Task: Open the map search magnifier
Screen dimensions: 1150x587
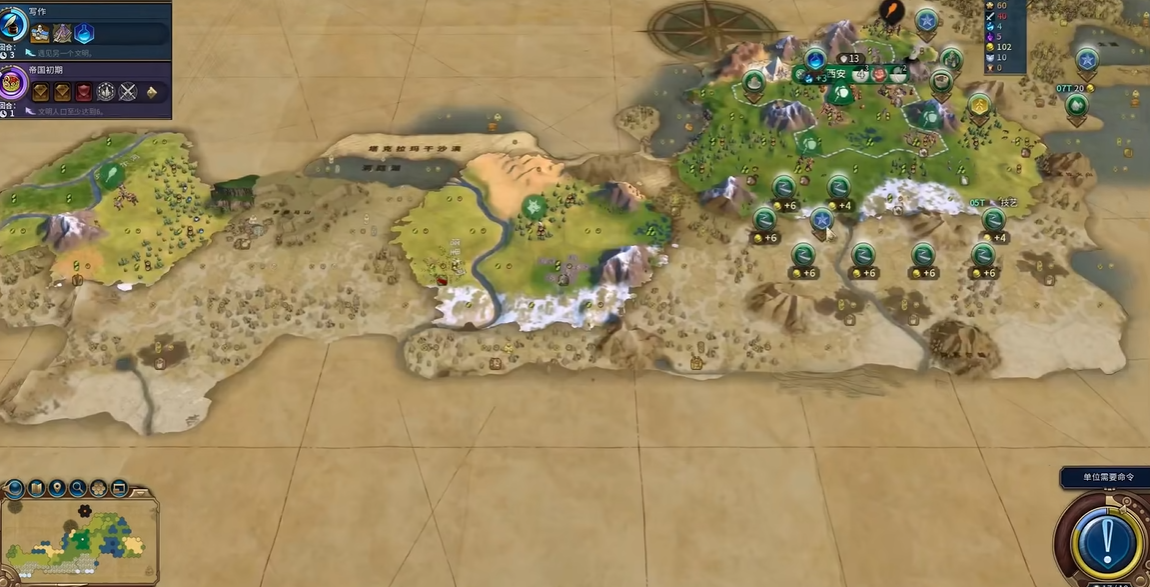Action: [x=78, y=488]
